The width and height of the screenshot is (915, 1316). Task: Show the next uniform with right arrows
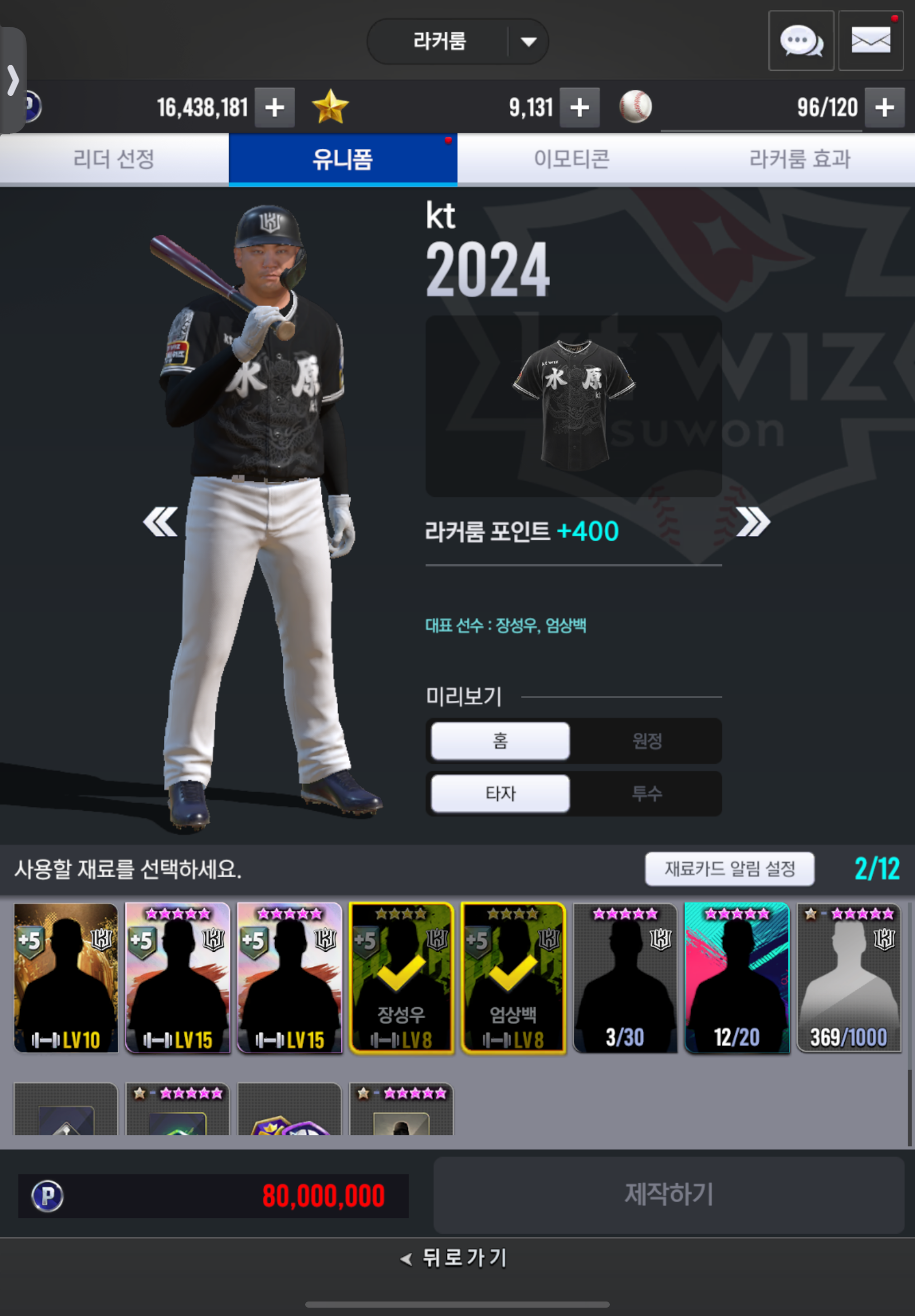click(x=753, y=522)
